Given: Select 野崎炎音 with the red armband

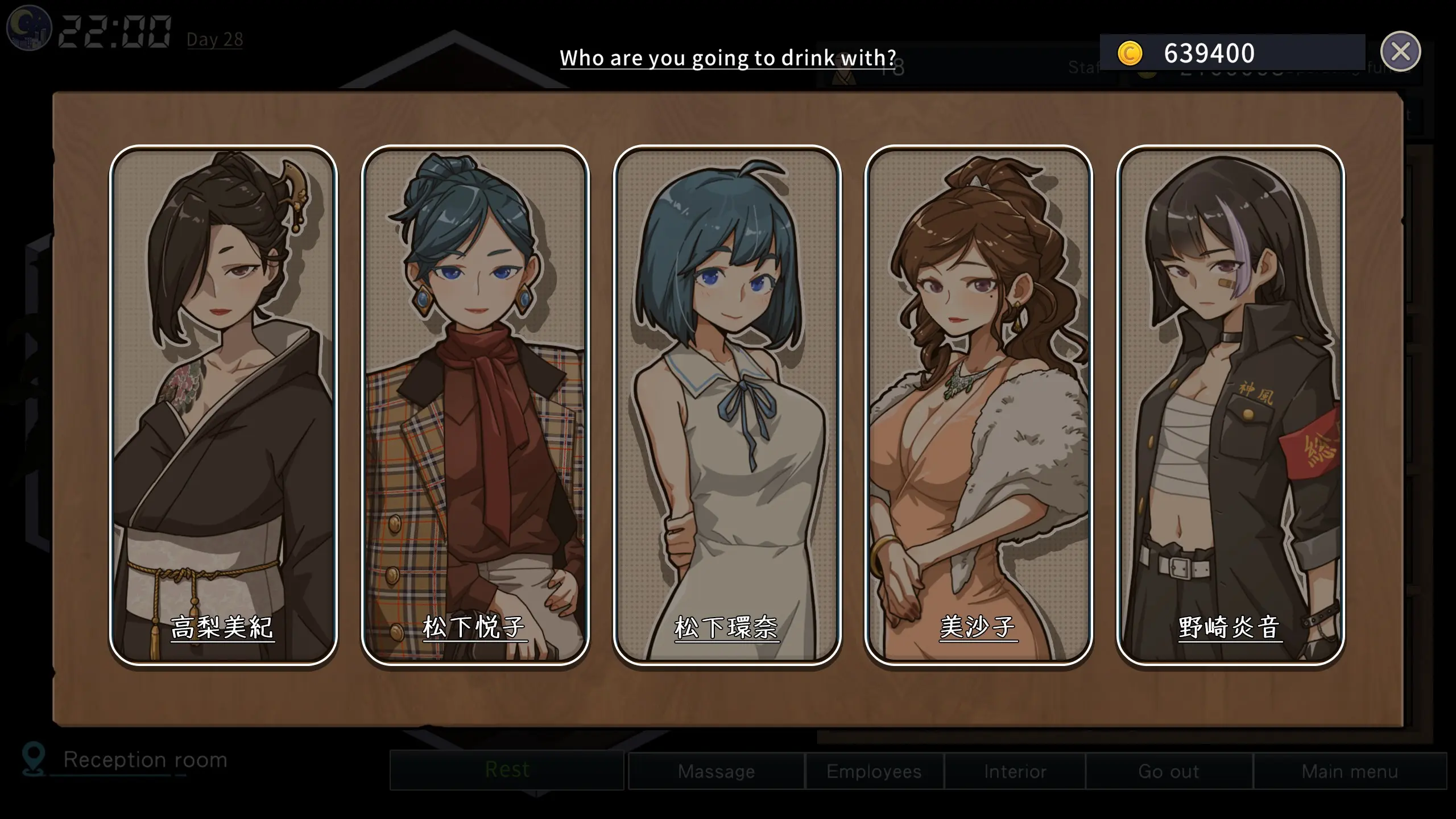Looking at the screenshot, I should coord(1230,405).
